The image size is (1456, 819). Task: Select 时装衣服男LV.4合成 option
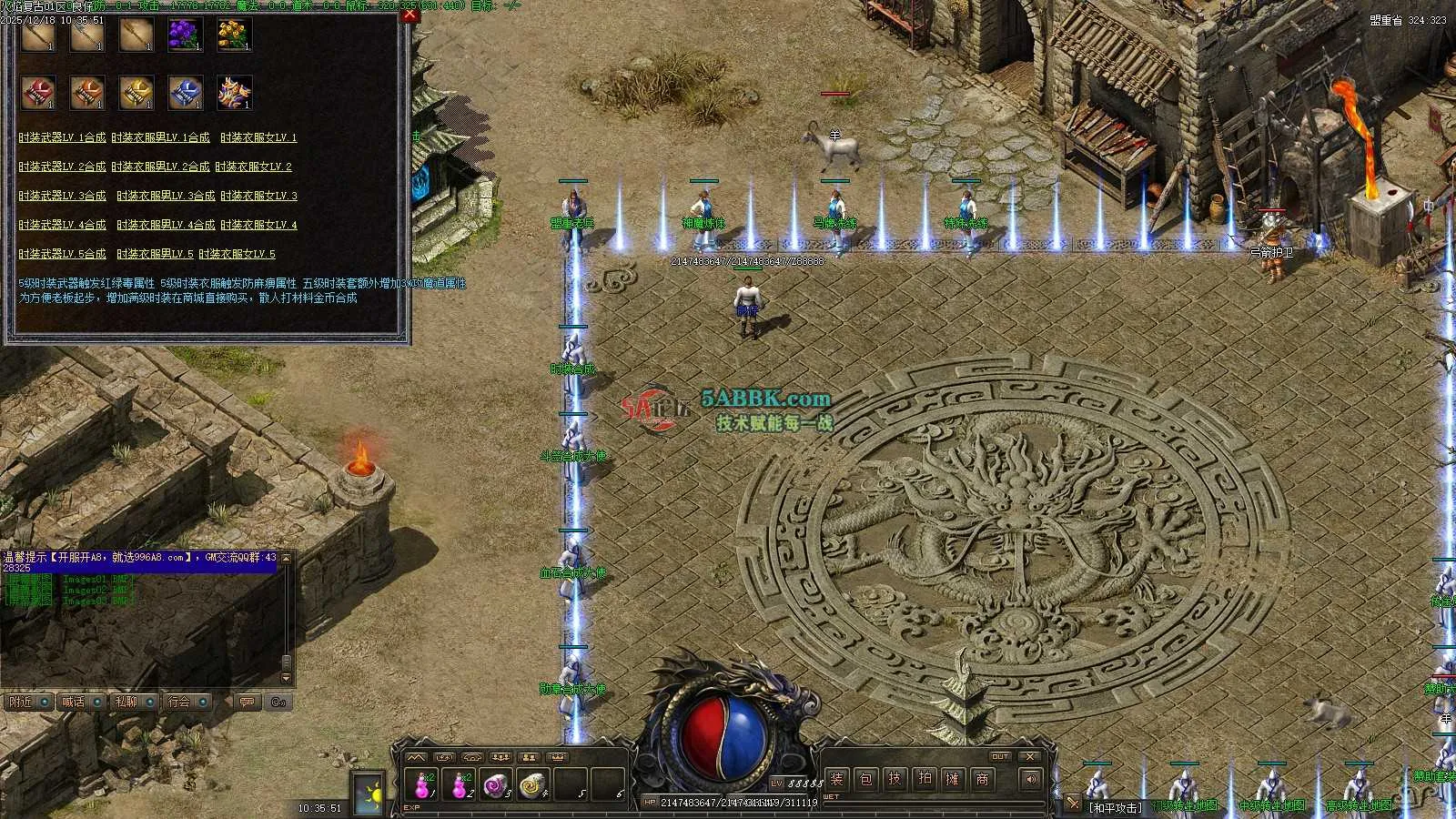coord(166,225)
